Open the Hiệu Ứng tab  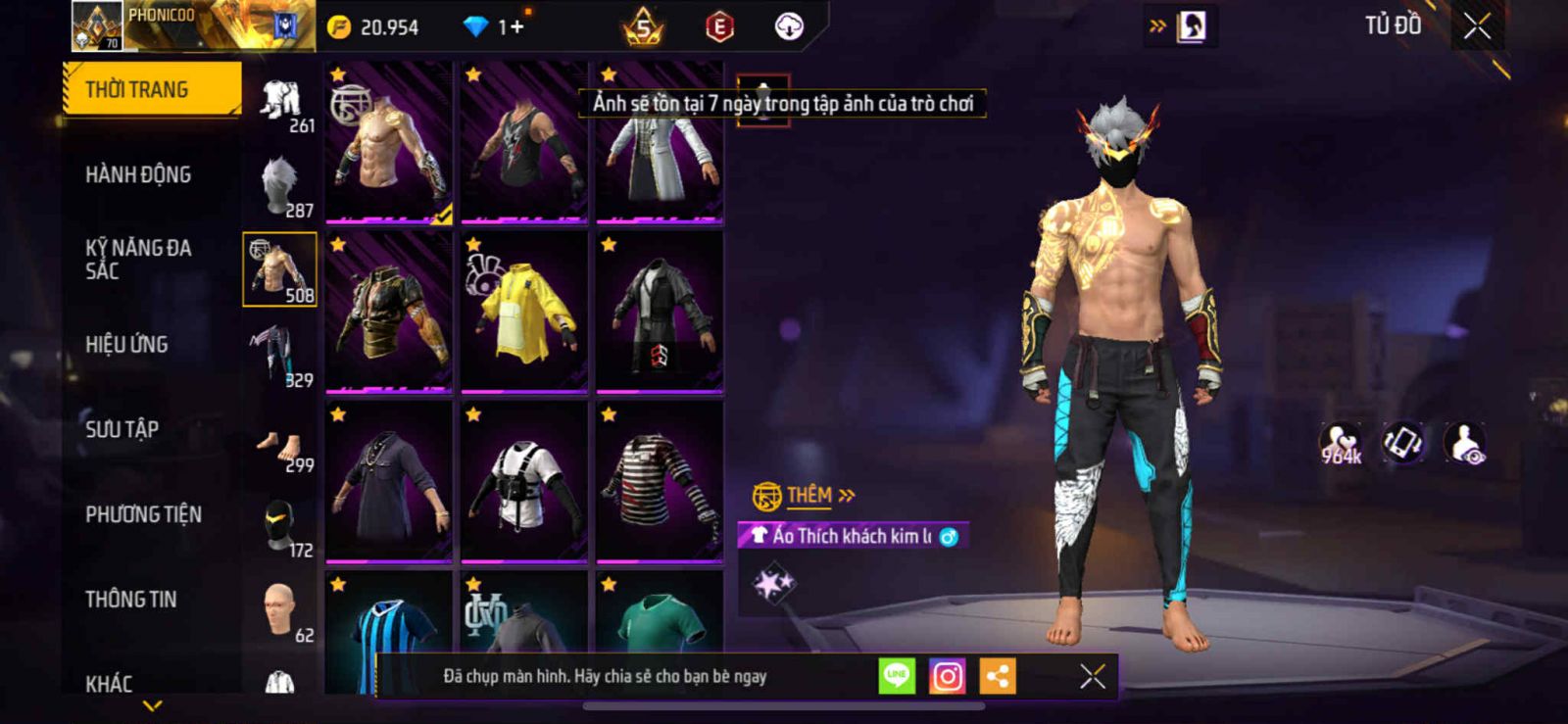126,345
